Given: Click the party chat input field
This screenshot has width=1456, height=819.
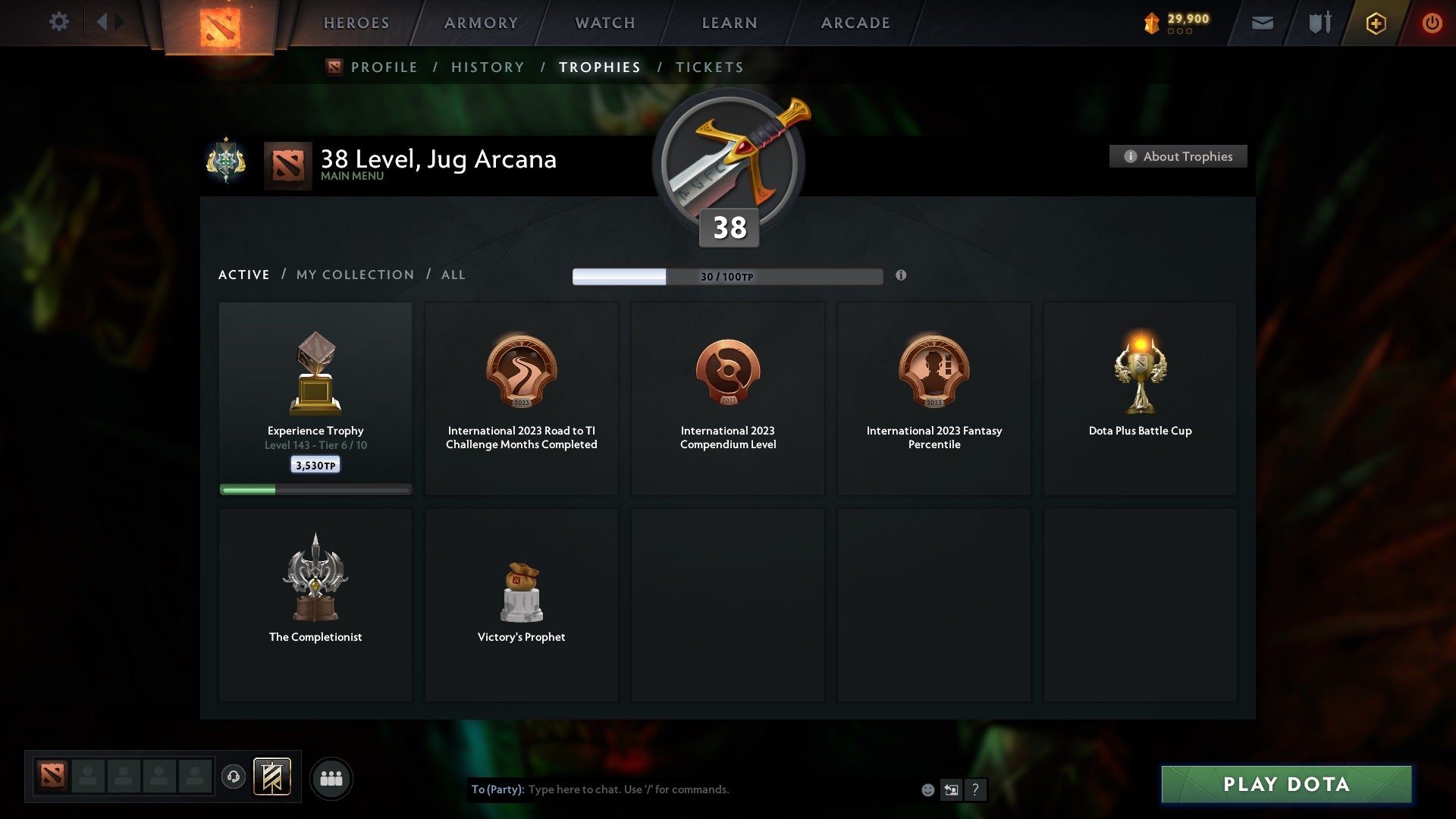Looking at the screenshot, I should [682, 789].
